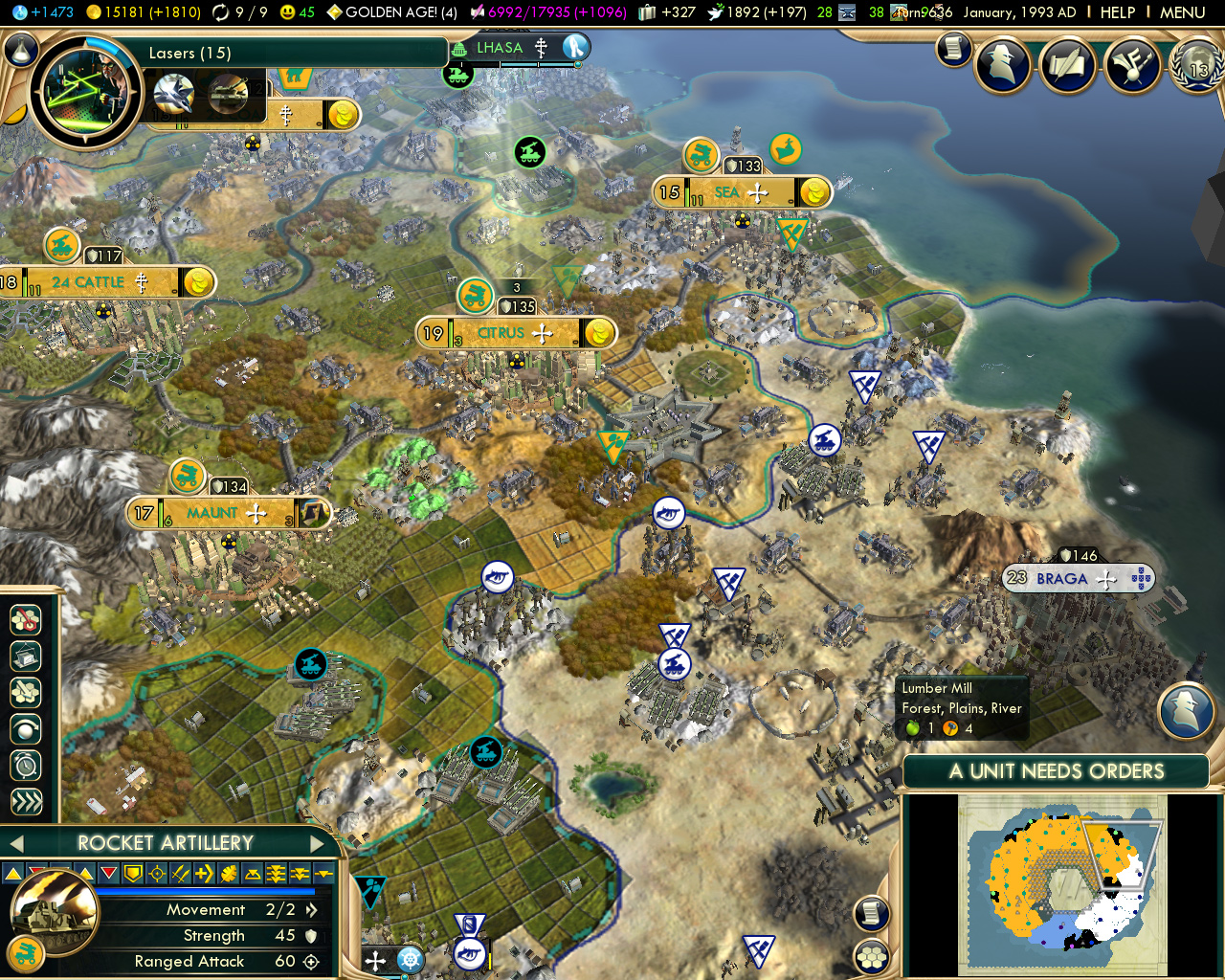The height and width of the screenshot is (980, 1225).
Task: Select the Braga city banner
Action: coord(1079,578)
